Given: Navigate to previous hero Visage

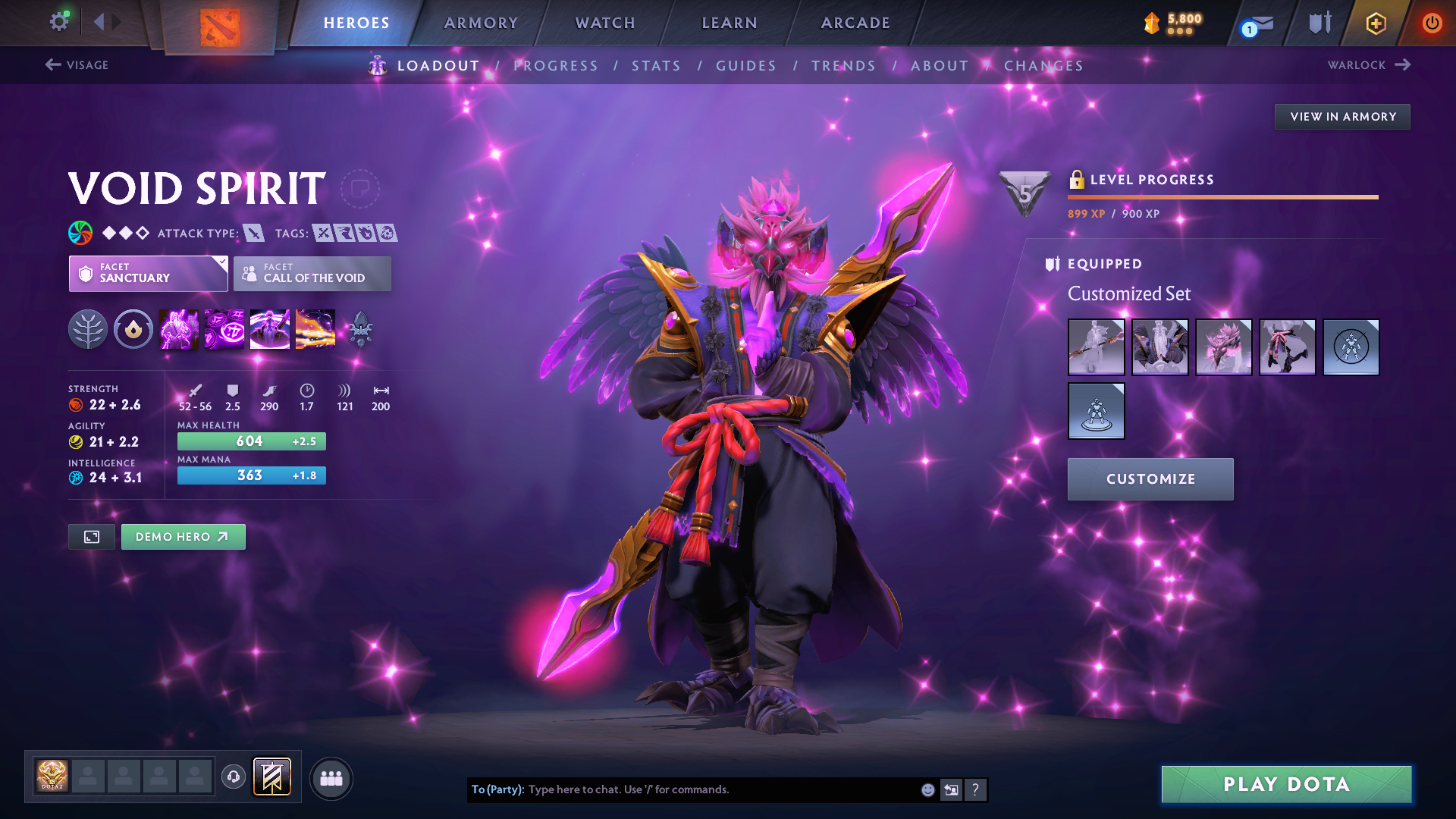Looking at the screenshot, I should pyautogui.click(x=77, y=65).
